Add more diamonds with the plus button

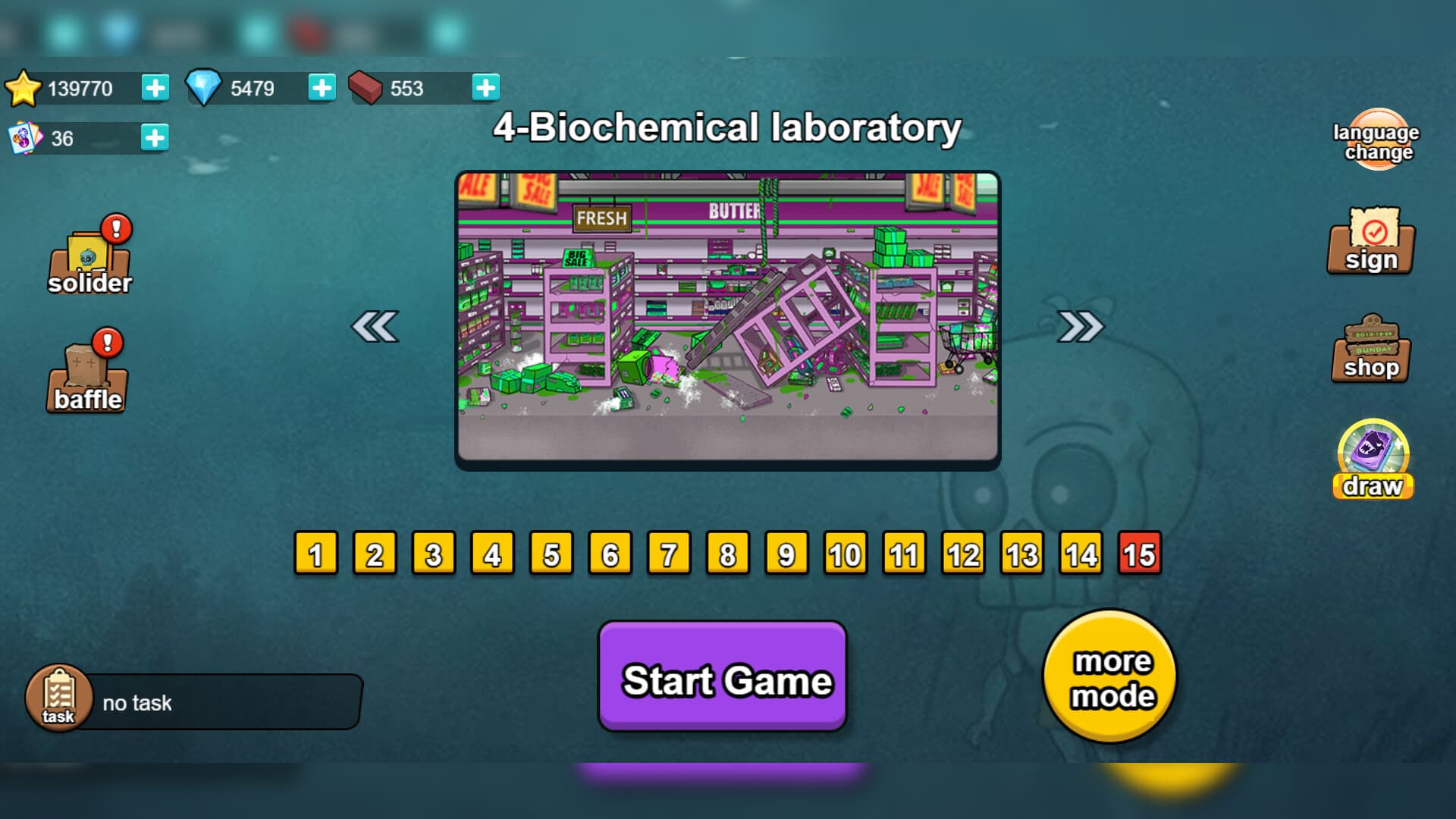(x=322, y=87)
